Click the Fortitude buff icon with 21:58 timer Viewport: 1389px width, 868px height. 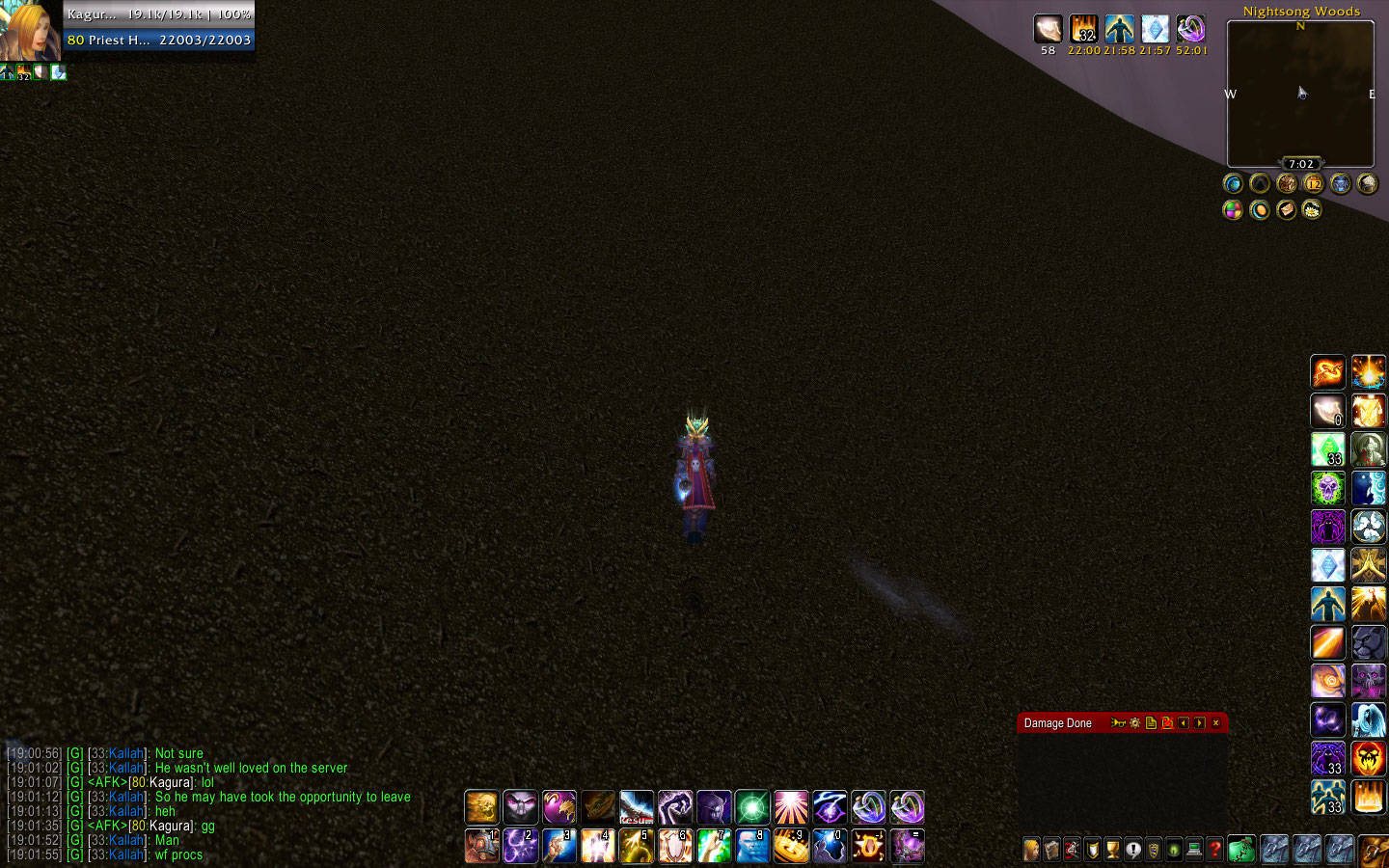click(x=1119, y=30)
